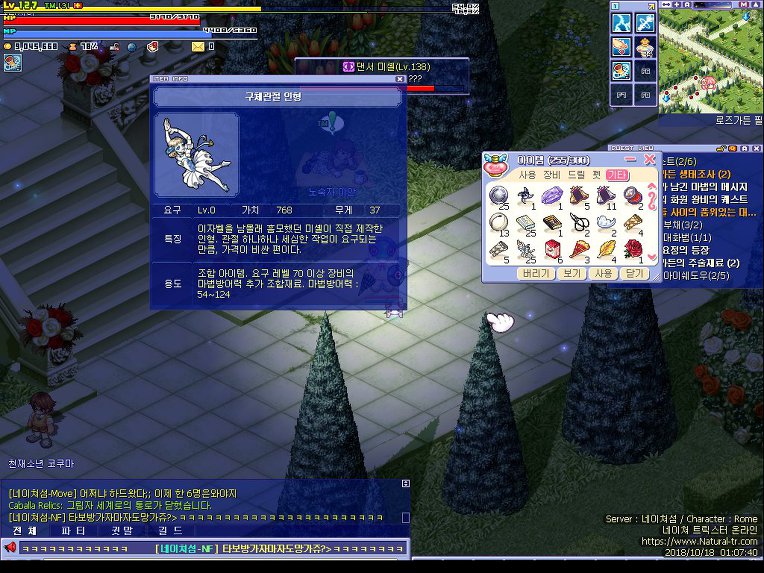Open the minimap view of the garden

coord(707,55)
